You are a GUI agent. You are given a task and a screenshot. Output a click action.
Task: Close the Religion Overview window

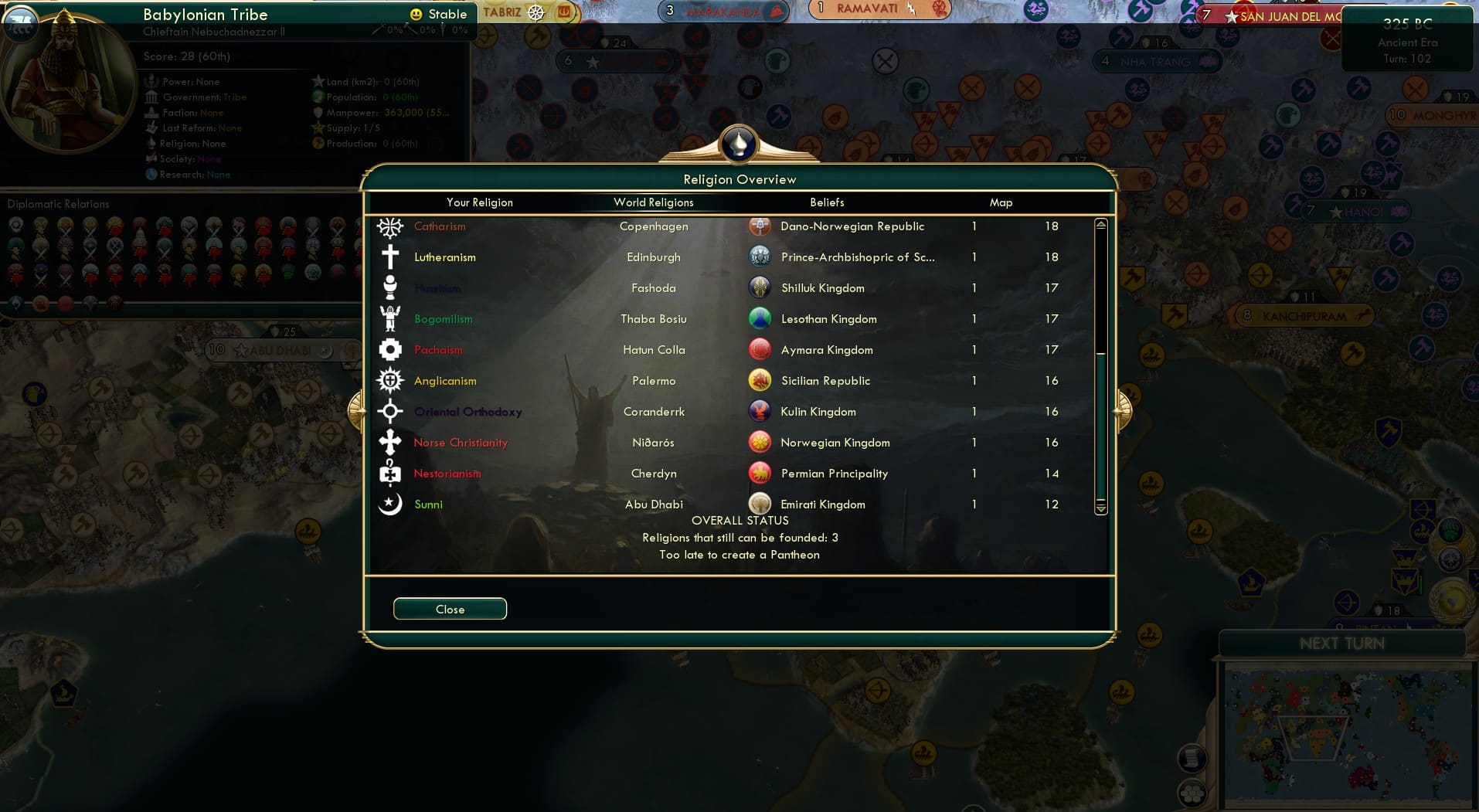click(450, 609)
